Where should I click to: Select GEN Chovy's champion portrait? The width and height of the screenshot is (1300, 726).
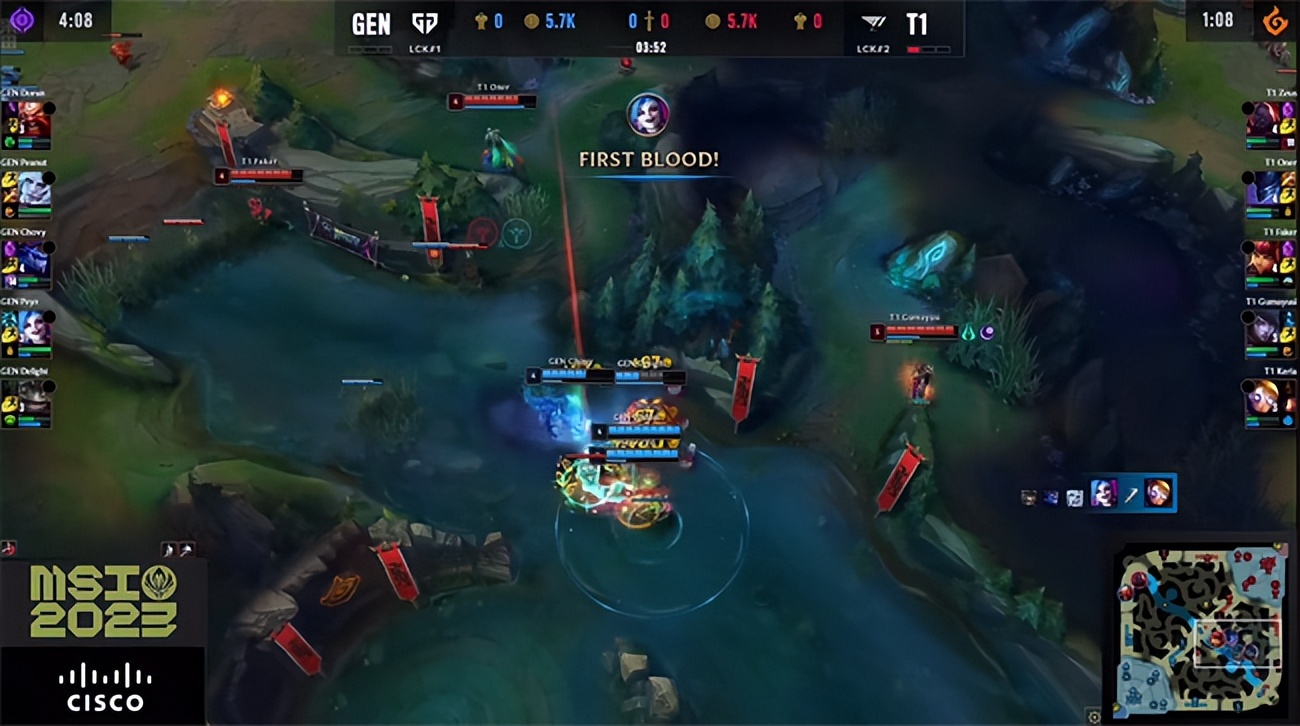pos(33,257)
